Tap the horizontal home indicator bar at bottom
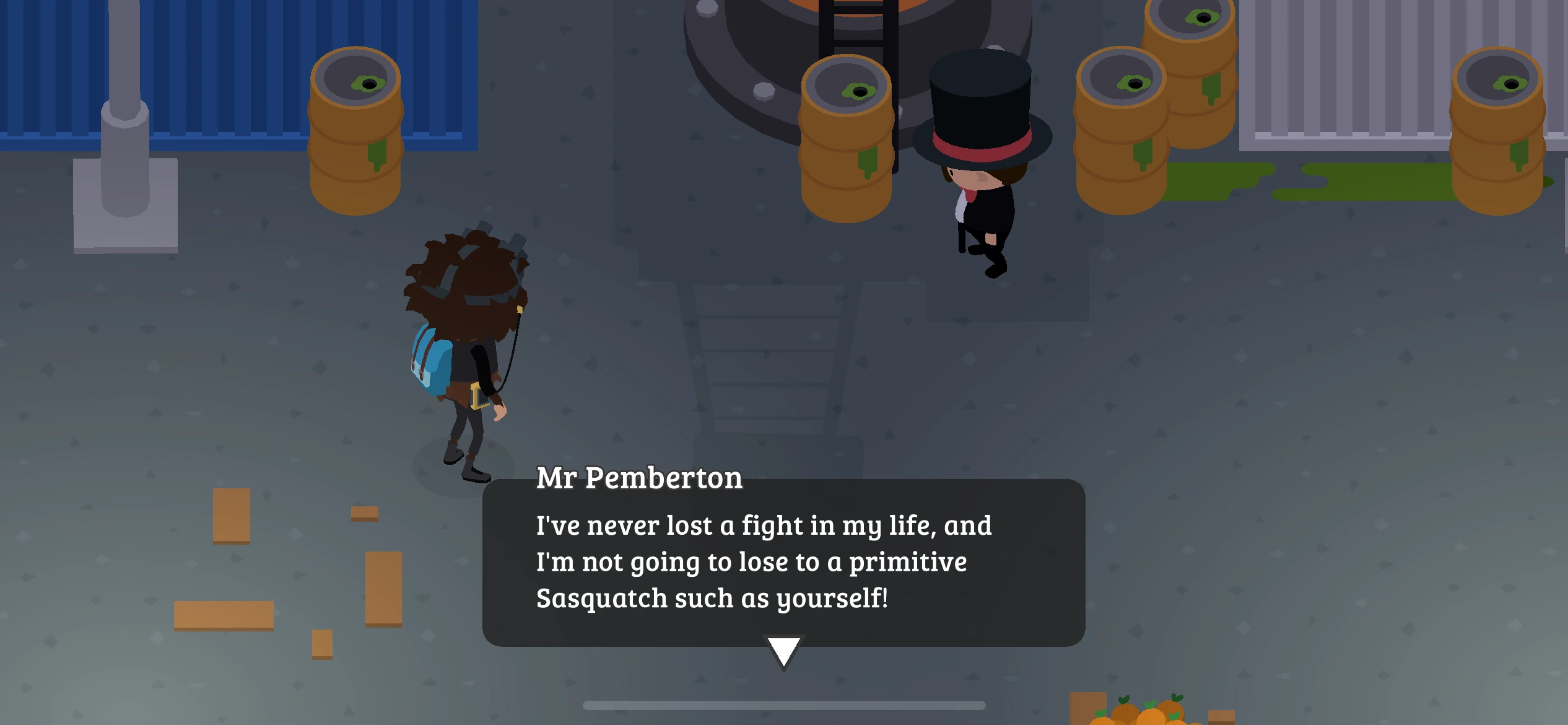The height and width of the screenshot is (725, 1568). pos(783,706)
